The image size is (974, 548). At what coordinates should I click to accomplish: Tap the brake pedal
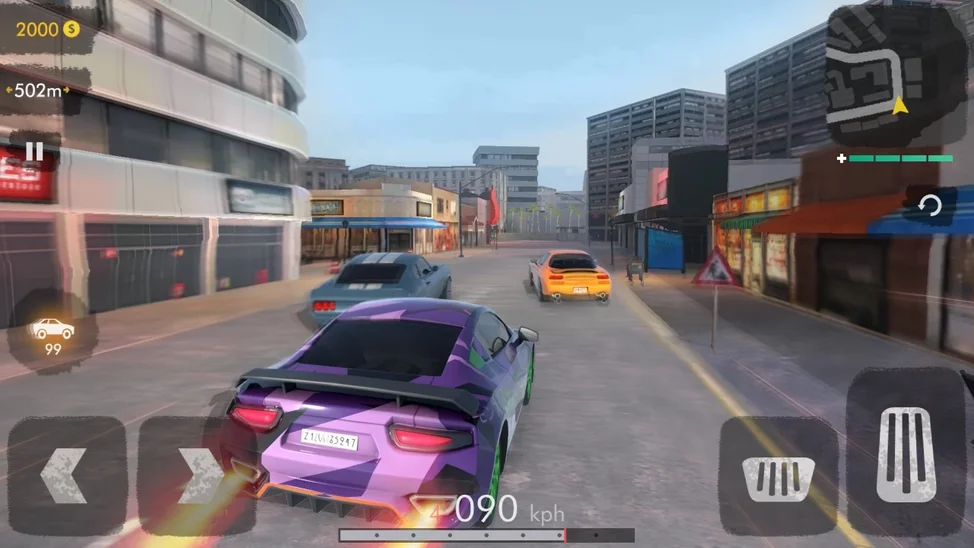(x=778, y=476)
